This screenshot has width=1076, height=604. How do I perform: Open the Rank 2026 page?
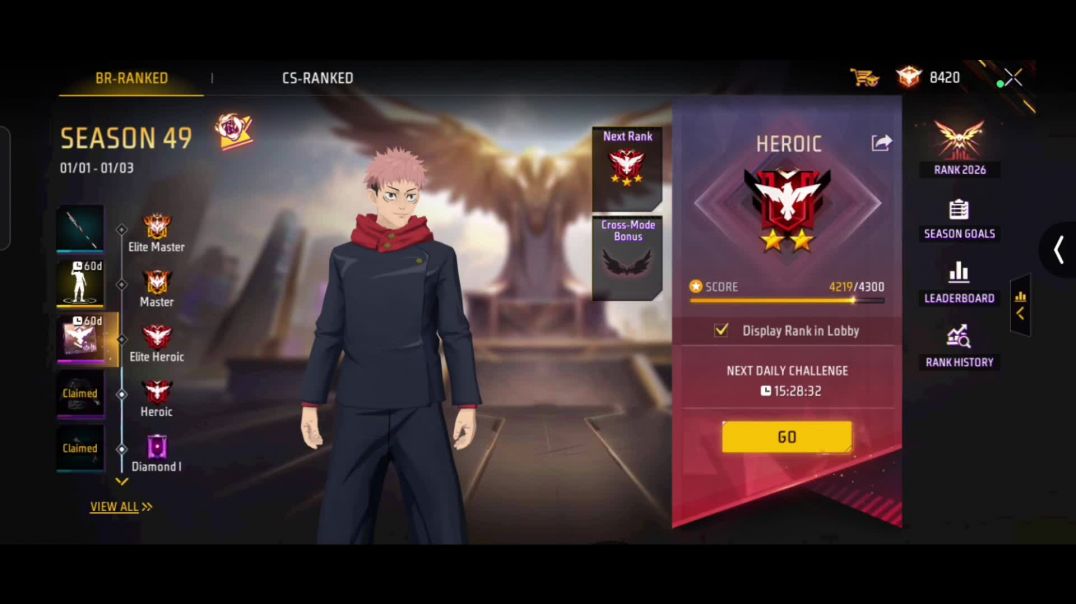pyautogui.click(x=959, y=147)
